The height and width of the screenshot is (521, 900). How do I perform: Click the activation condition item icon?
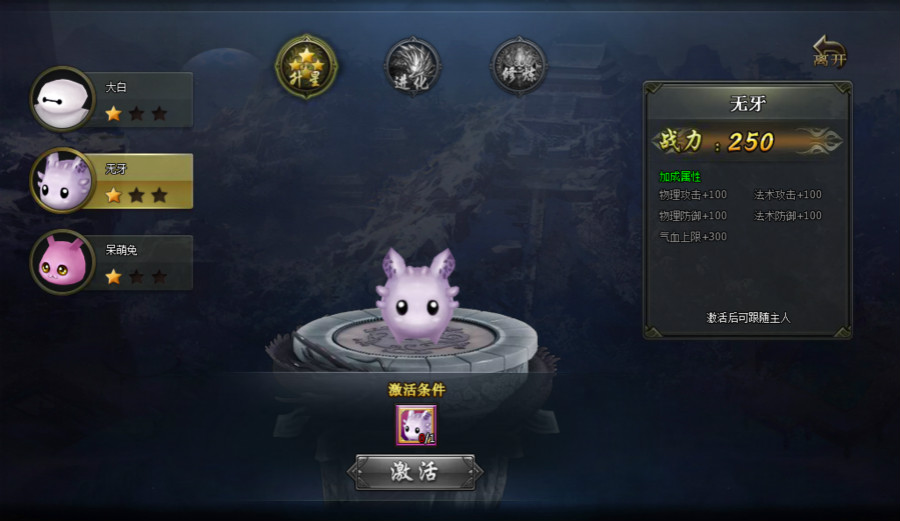(x=416, y=425)
